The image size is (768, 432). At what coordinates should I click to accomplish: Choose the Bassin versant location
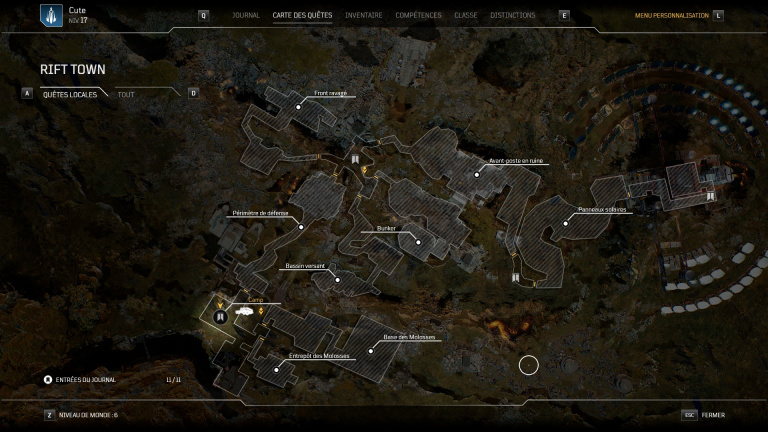click(x=338, y=279)
